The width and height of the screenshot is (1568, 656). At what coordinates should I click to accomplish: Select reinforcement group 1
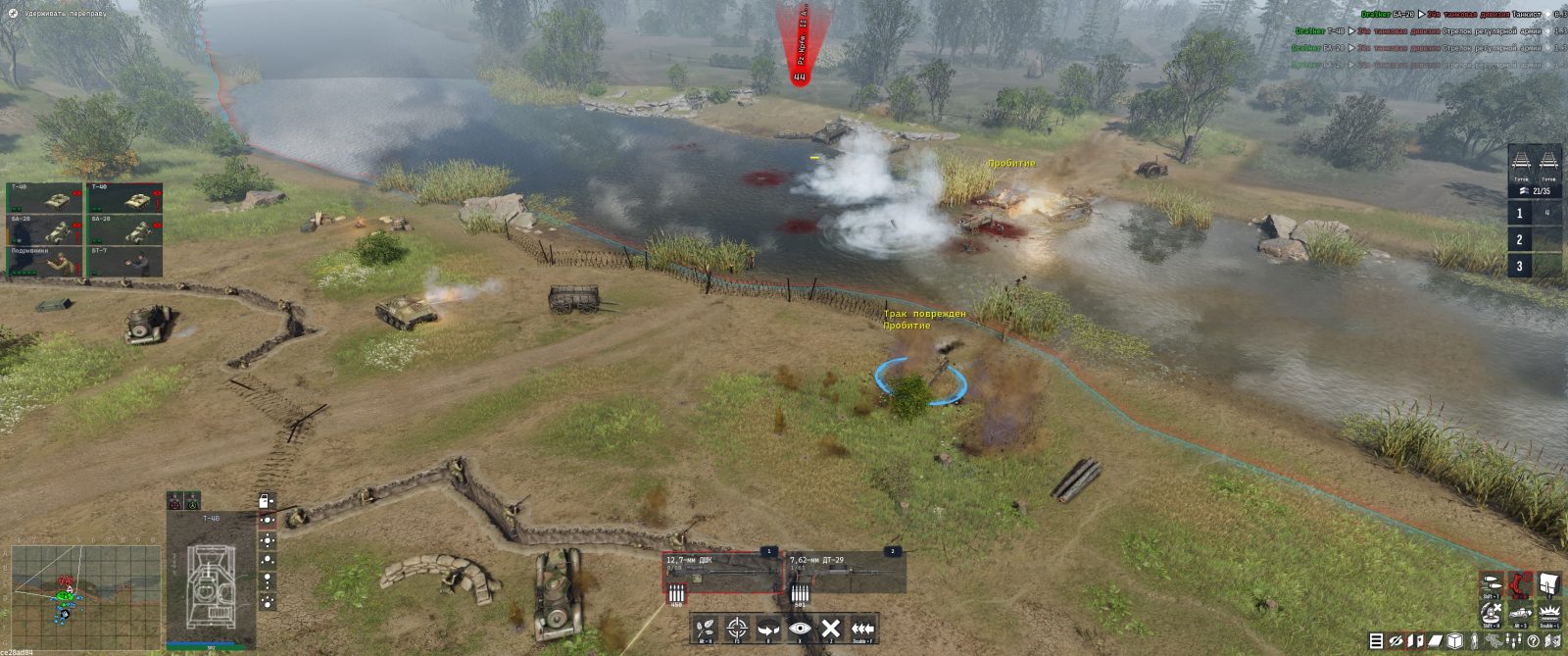1520,213
